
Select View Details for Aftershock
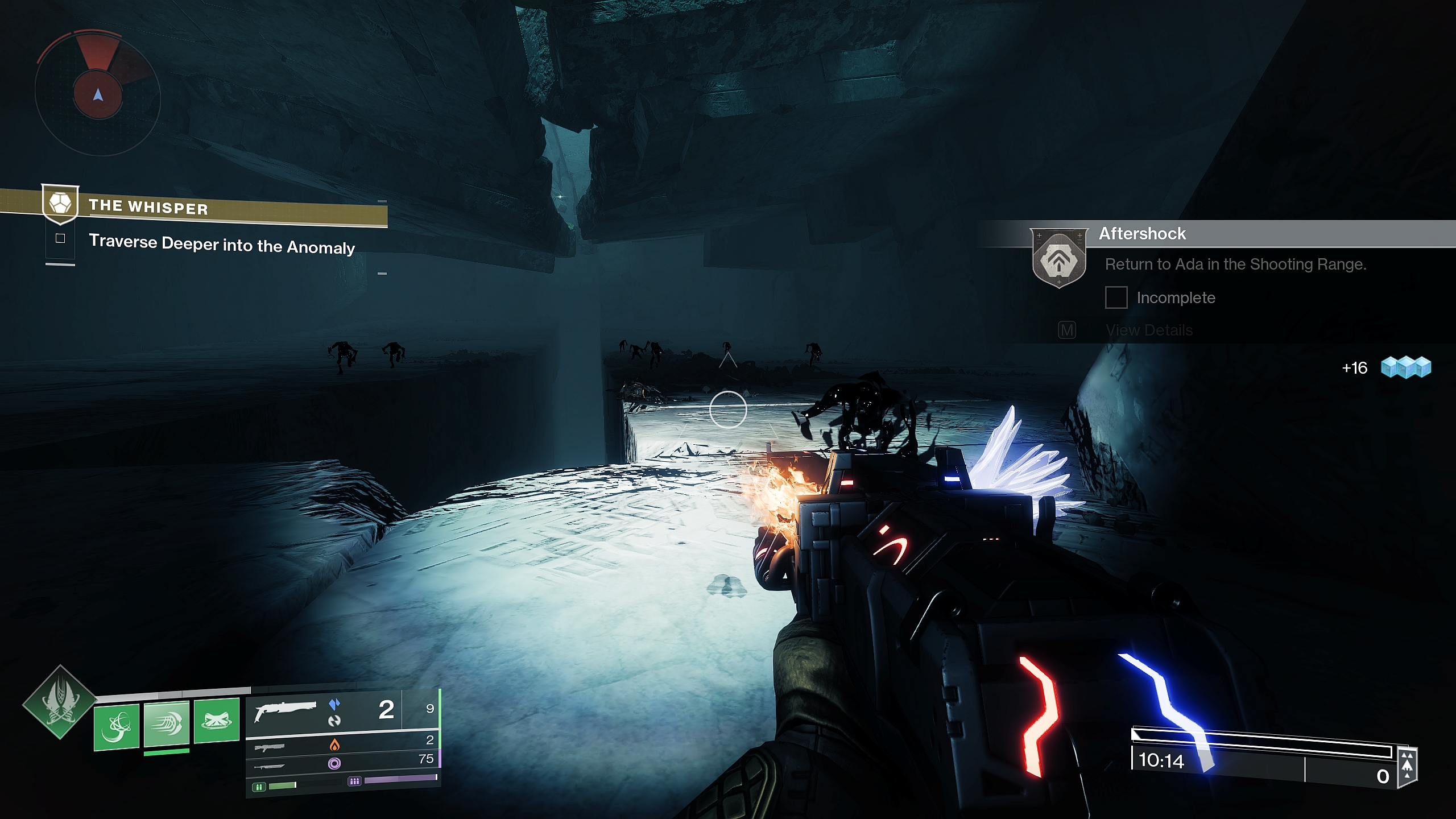tap(1149, 330)
